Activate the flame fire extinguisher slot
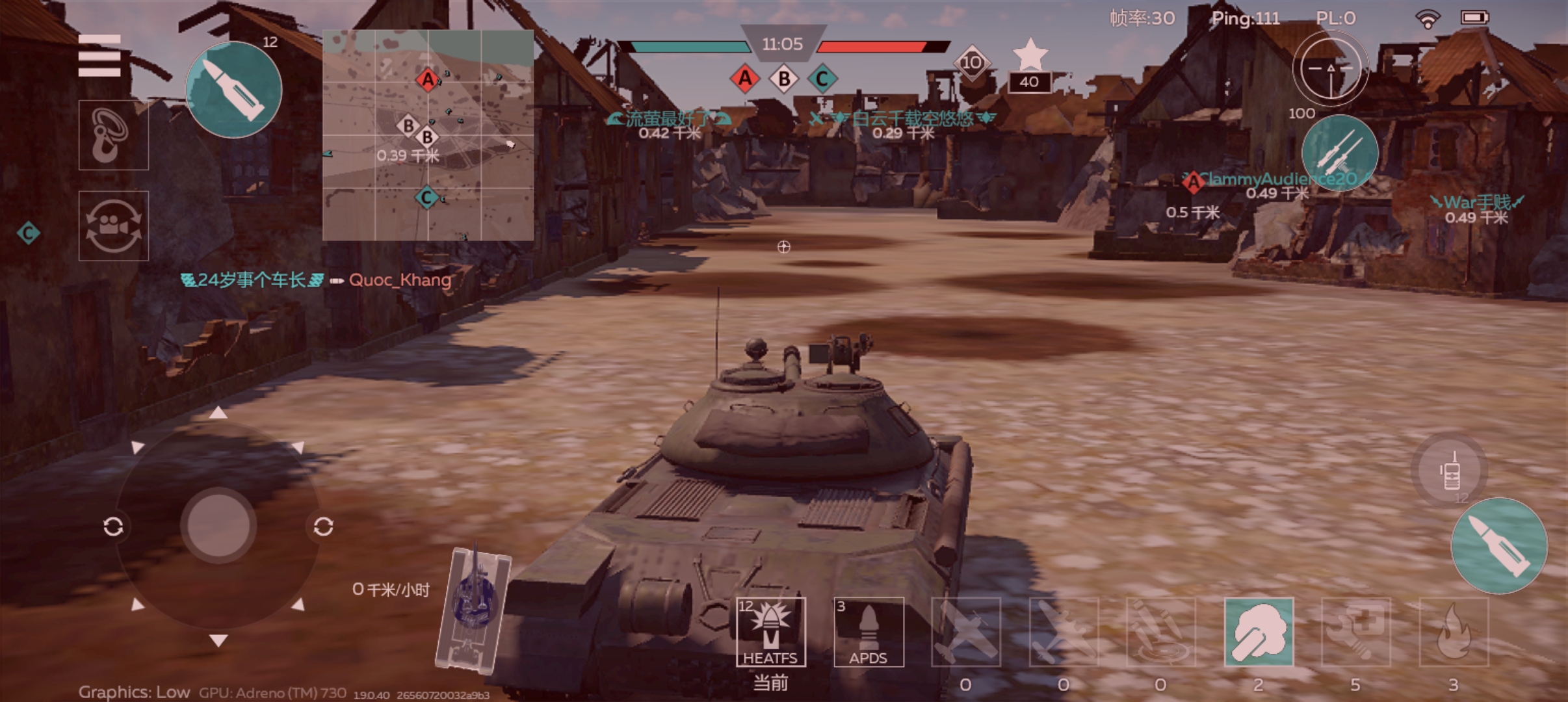1568x702 pixels. 1454,632
